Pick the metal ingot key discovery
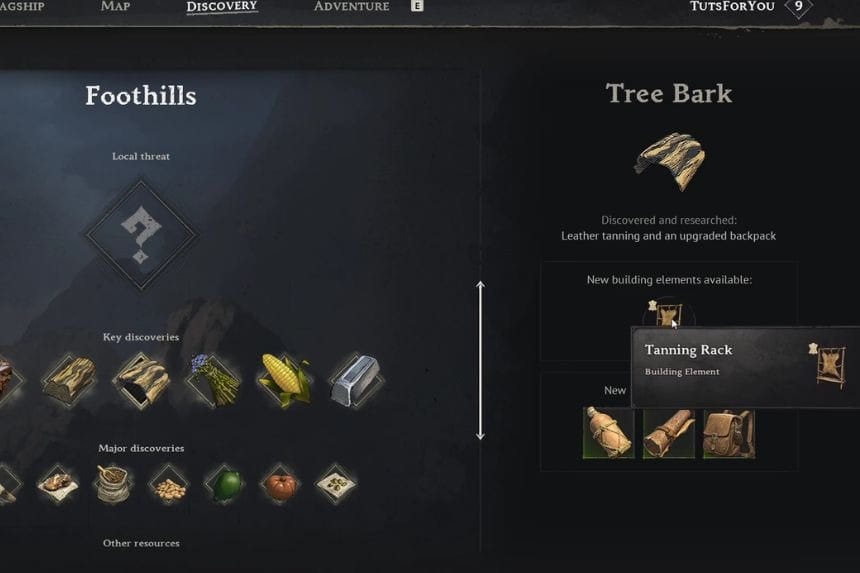 pos(356,381)
